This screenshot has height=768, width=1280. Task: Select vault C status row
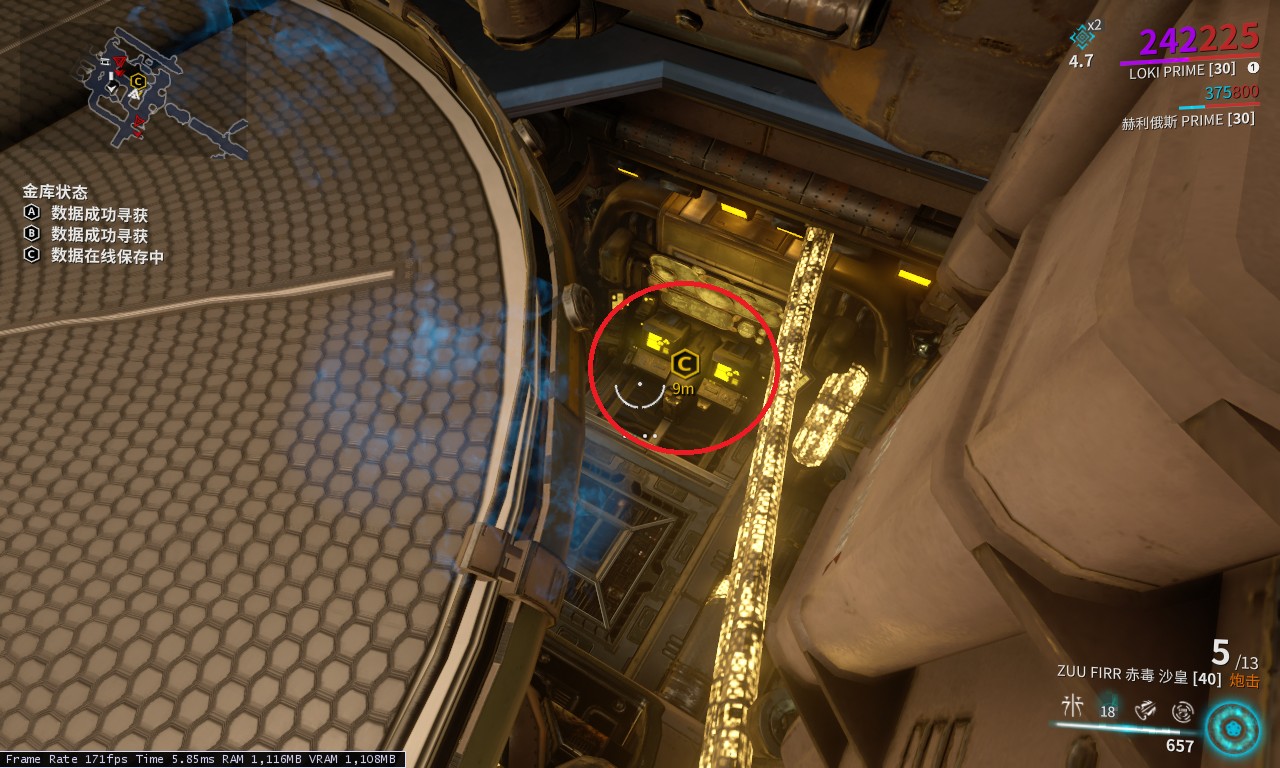tap(94, 256)
